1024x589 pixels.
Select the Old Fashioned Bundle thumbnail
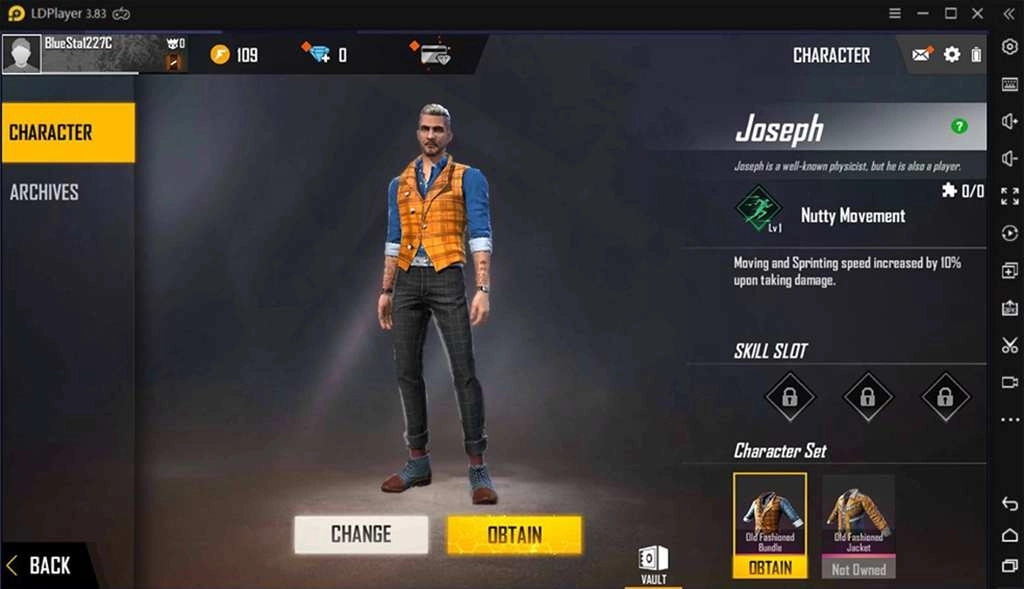[770, 517]
